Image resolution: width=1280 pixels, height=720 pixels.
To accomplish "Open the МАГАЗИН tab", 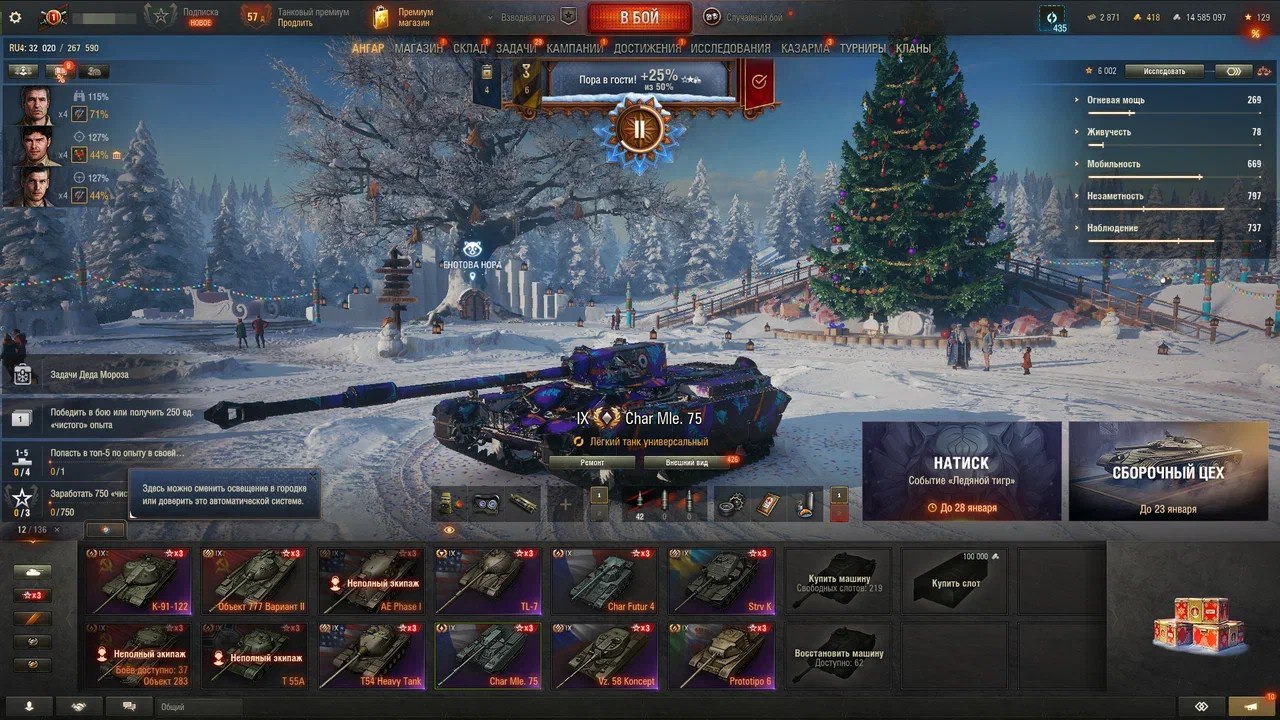I will click(x=418, y=48).
